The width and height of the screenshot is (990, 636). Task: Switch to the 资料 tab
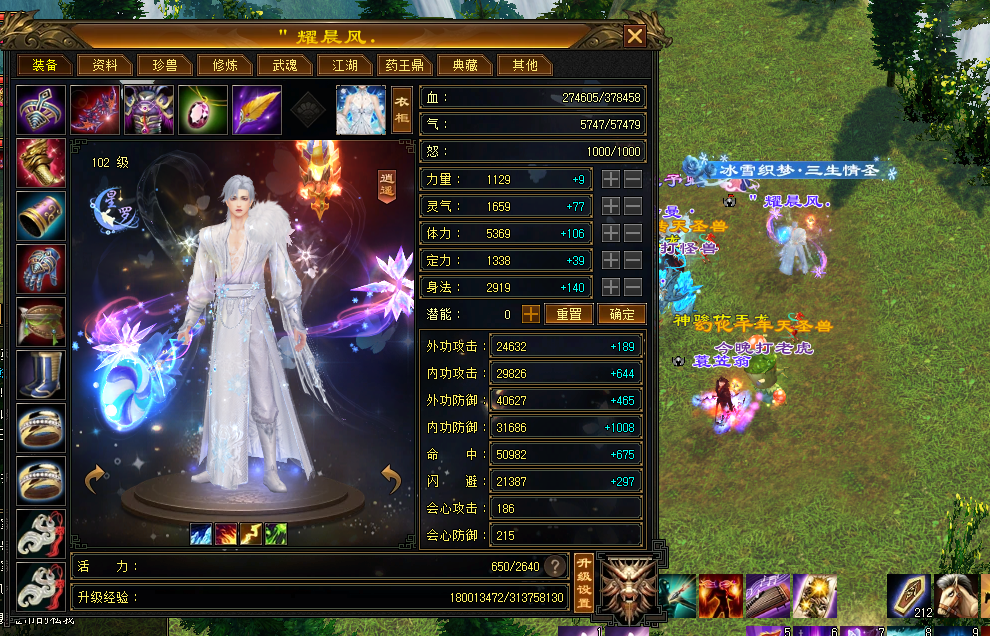(105, 65)
